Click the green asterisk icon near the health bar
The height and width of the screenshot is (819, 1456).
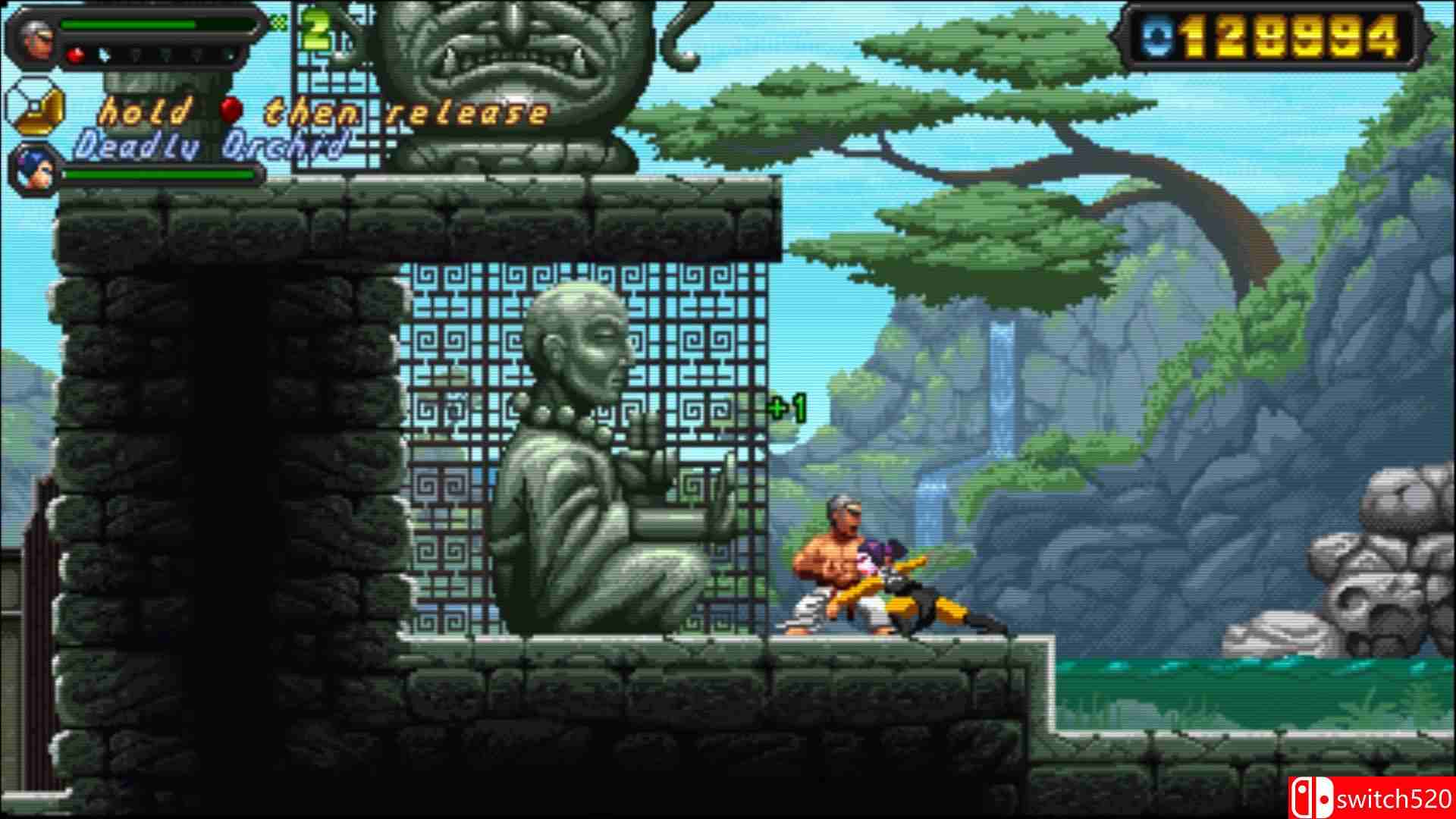tap(279, 20)
